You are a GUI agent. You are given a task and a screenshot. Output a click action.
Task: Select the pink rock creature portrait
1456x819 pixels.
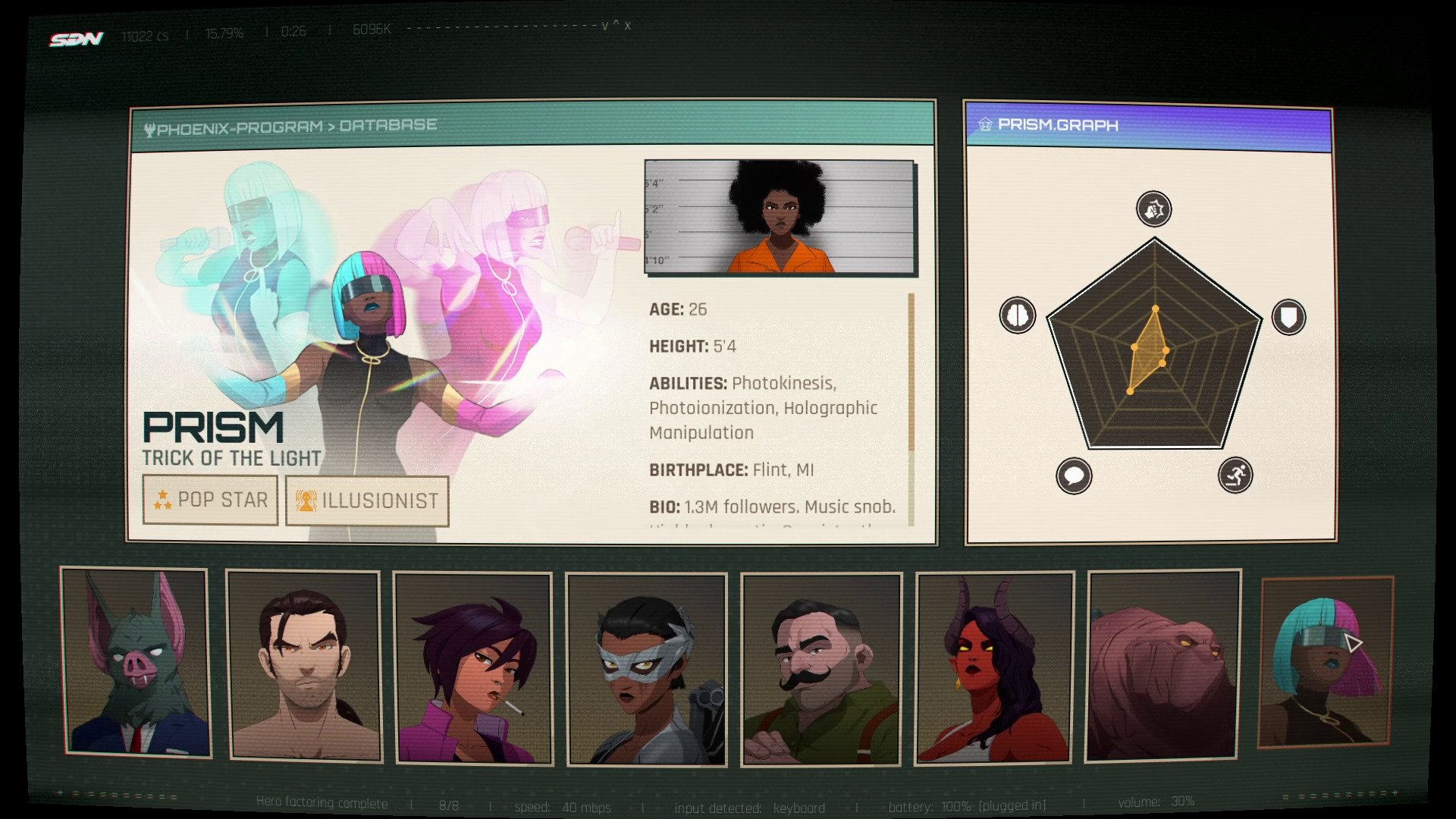(x=1163, y=666)
